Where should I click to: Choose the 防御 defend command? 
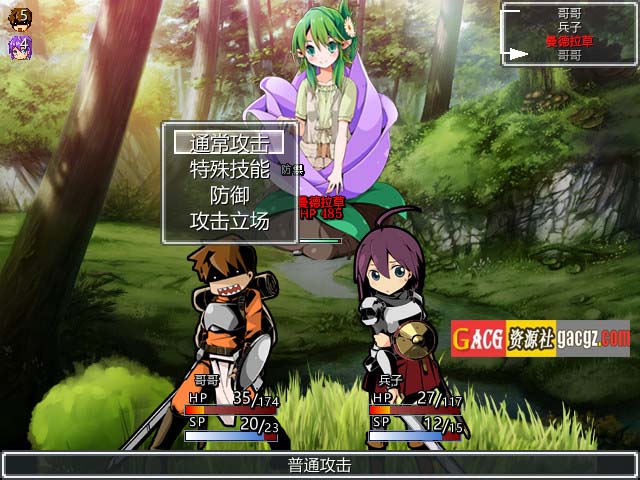[230, 195]
